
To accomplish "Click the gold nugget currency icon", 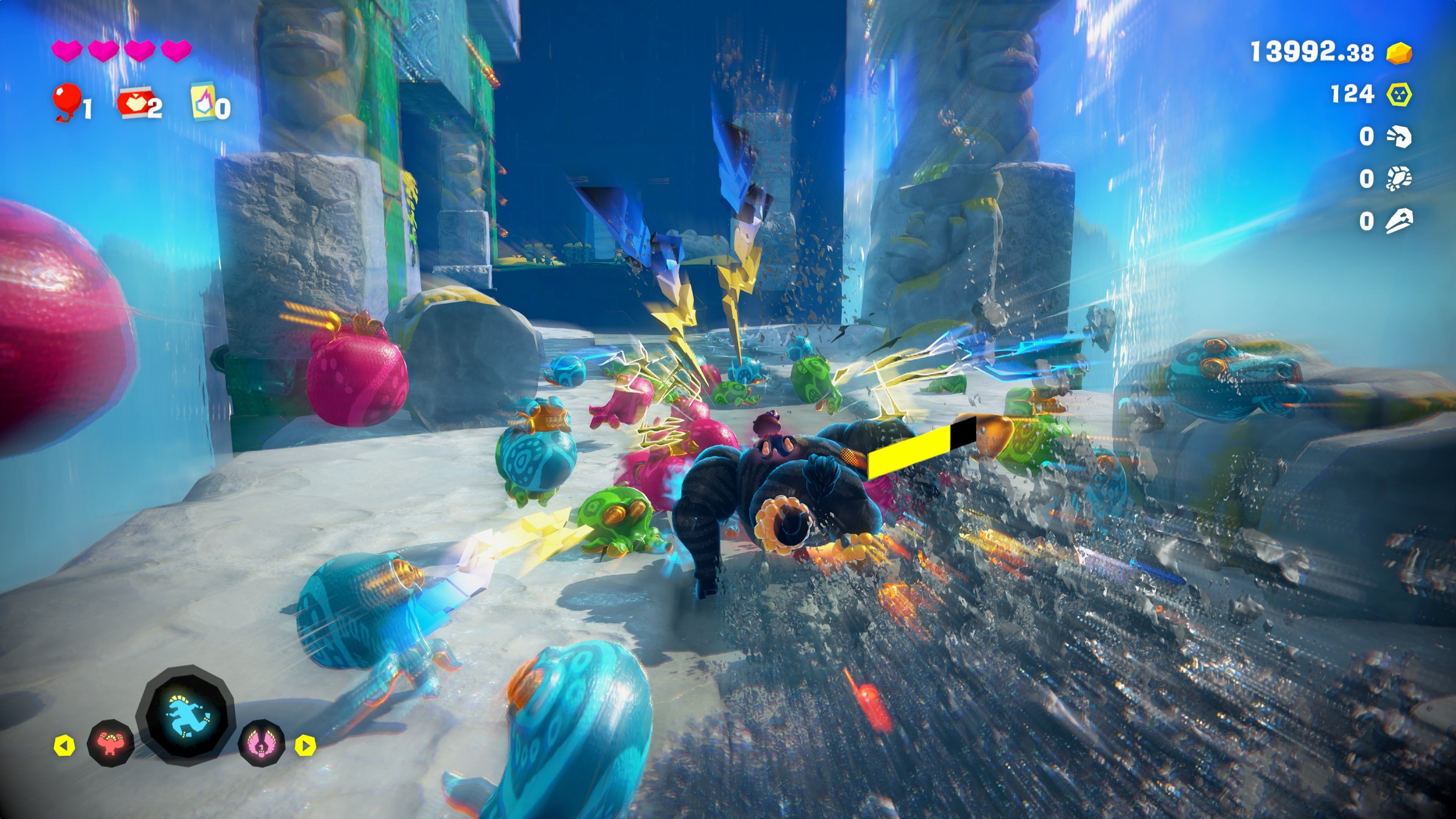I will click(1399, 54).
